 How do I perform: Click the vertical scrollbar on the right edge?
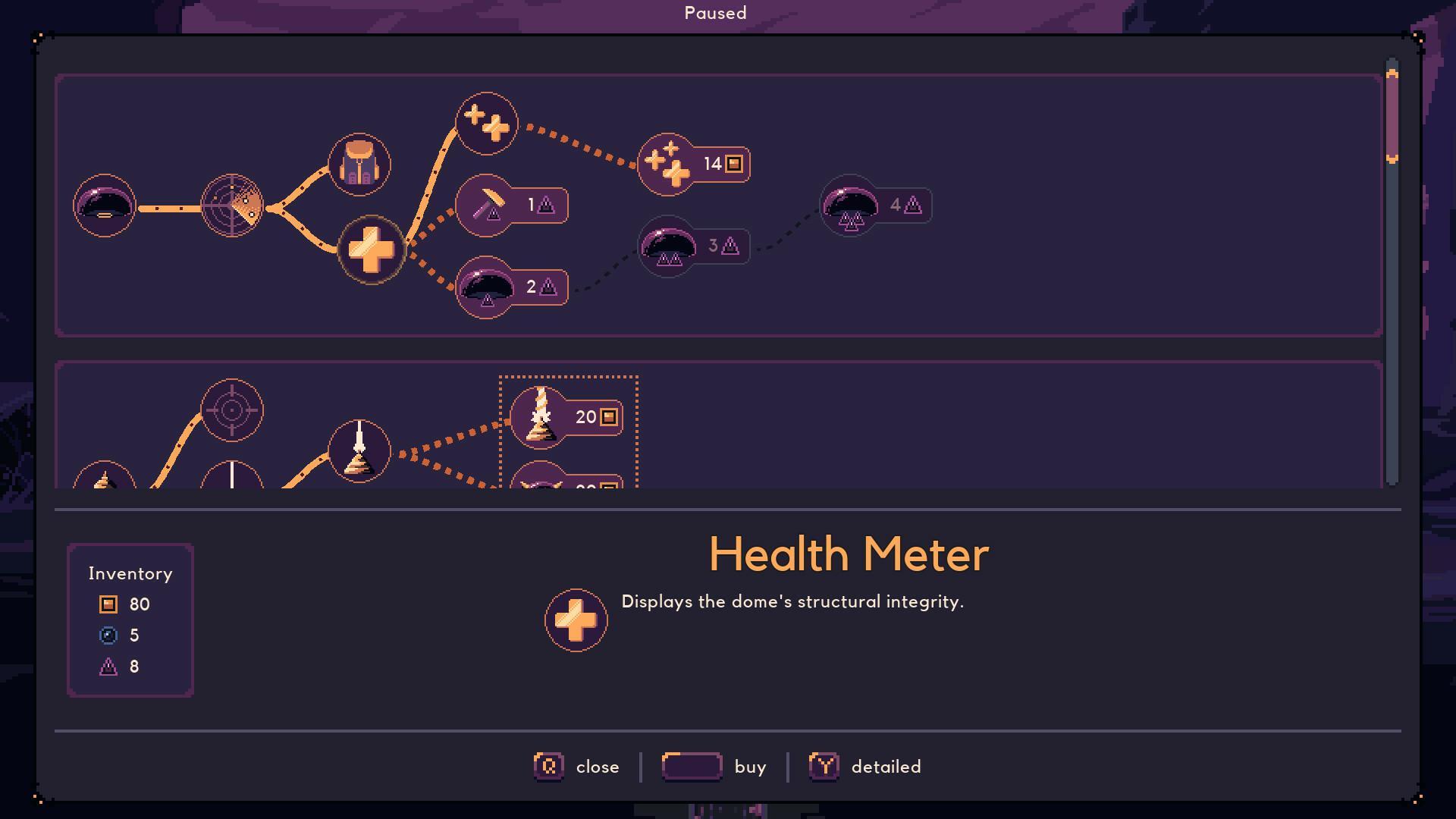click(1390, 114)
